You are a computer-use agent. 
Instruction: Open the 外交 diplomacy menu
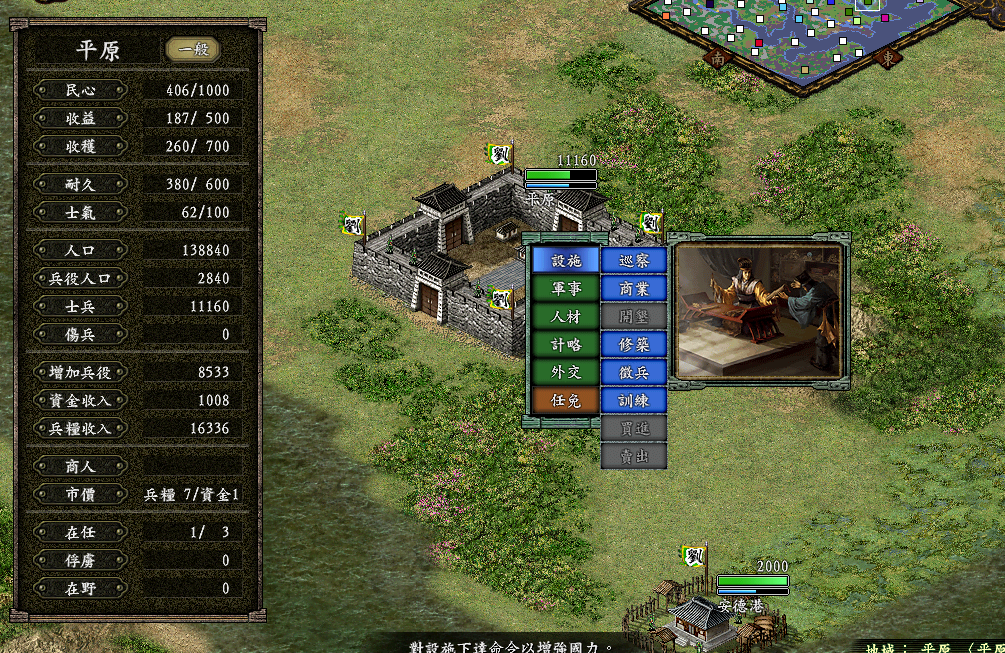[x=565, y=372]
